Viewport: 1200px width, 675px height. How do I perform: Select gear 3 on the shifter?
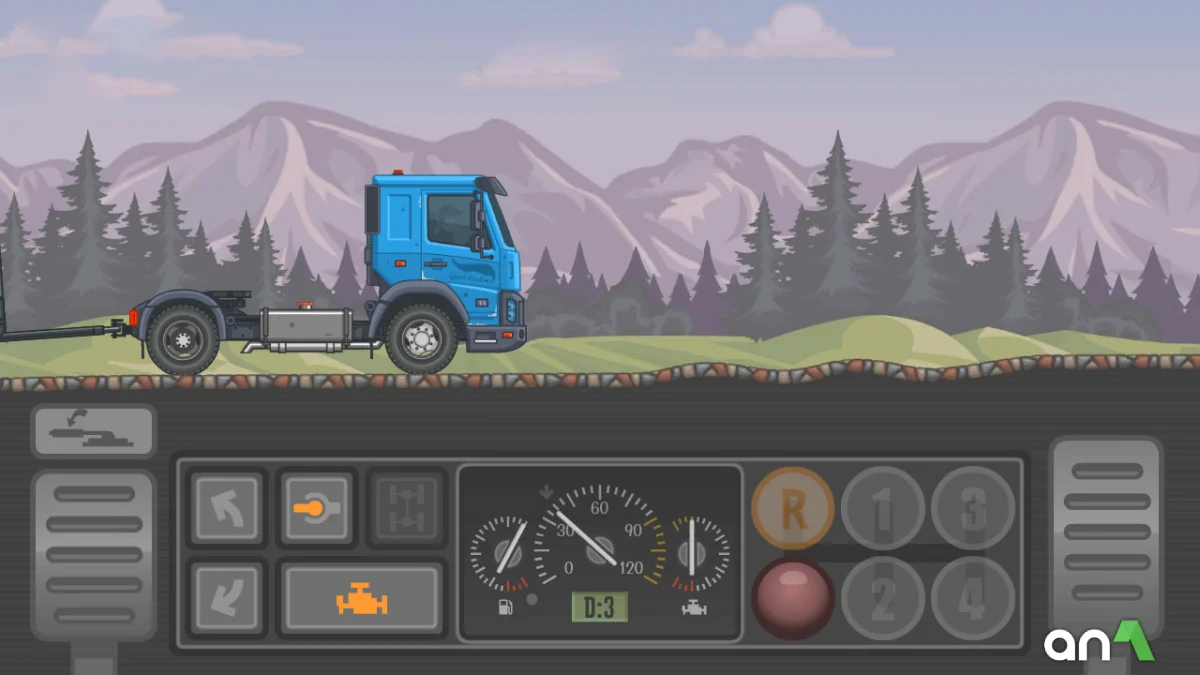pyautogui.click(x=972, y=508)
